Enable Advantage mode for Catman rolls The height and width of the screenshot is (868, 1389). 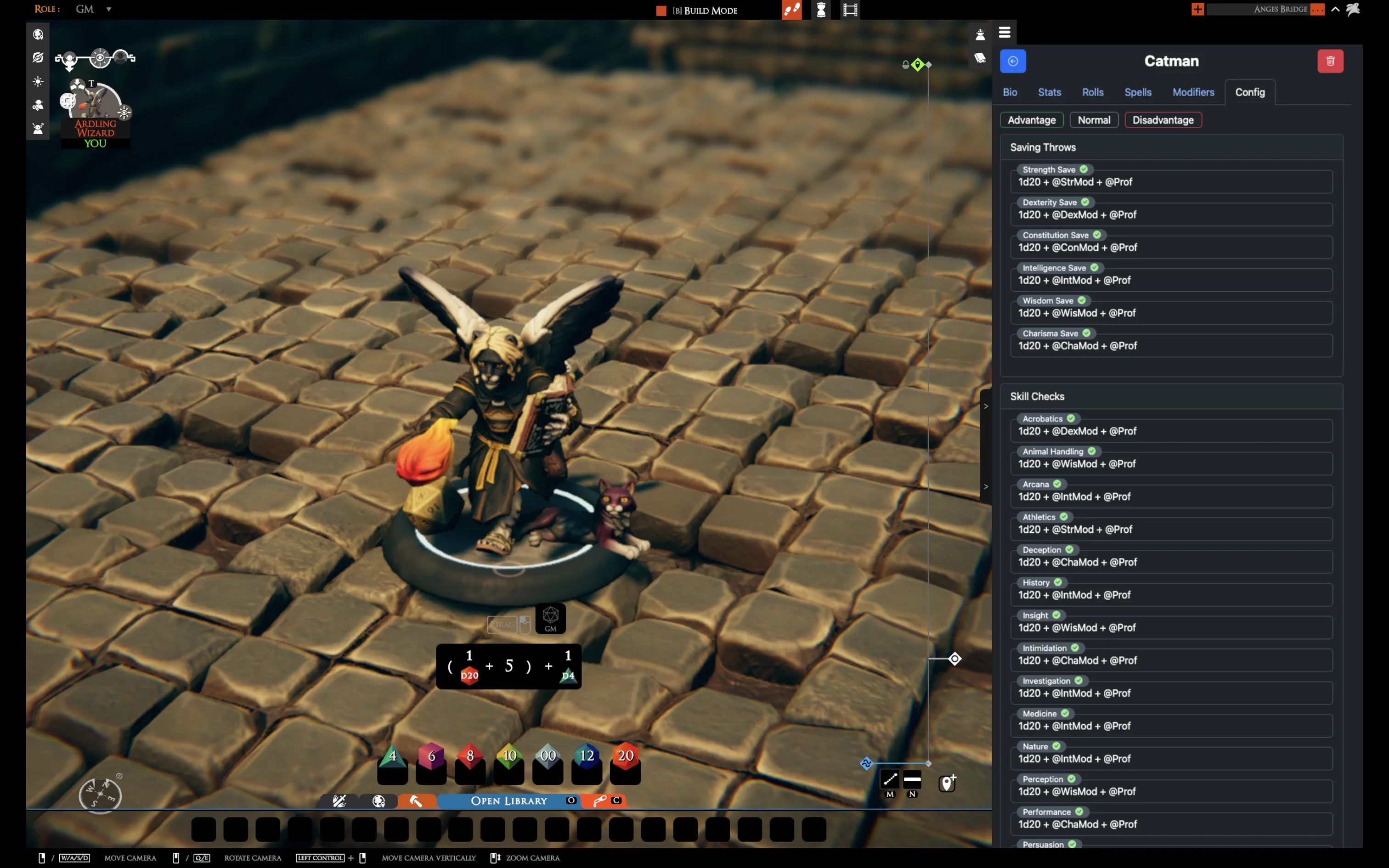click(1032, 120)
